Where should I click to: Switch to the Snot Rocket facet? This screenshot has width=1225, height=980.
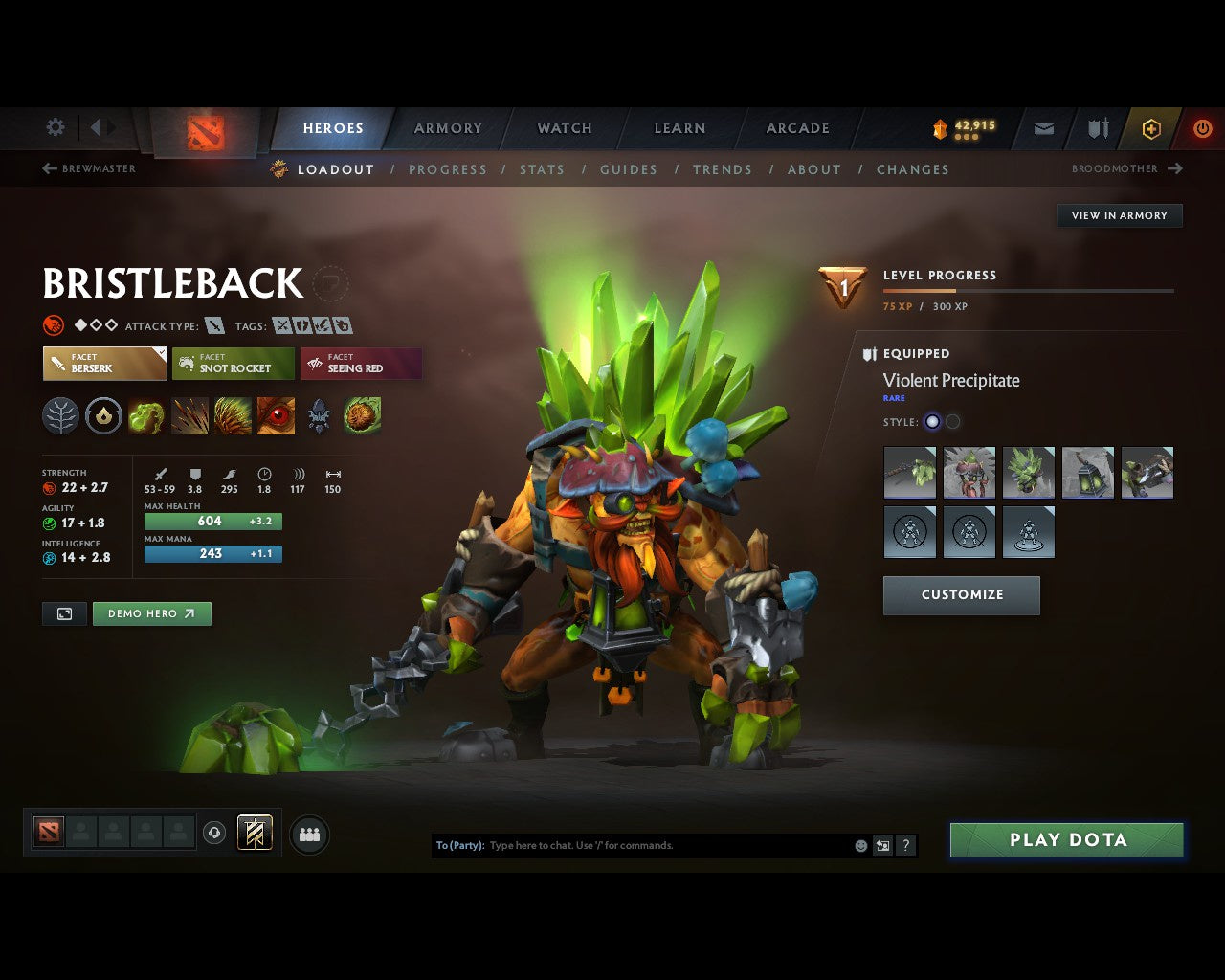(233, 364)
